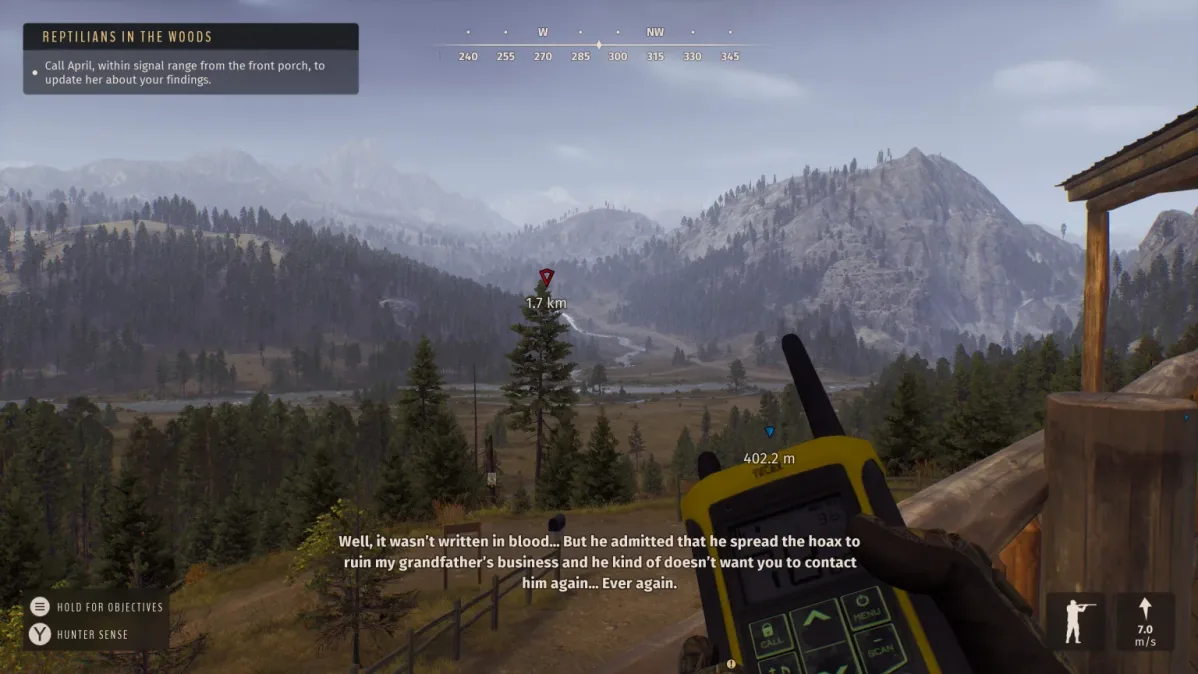The image size is (1198, 674).
Task: Click the standing hunter stance icon
Action: click(x=1076, y=621)
